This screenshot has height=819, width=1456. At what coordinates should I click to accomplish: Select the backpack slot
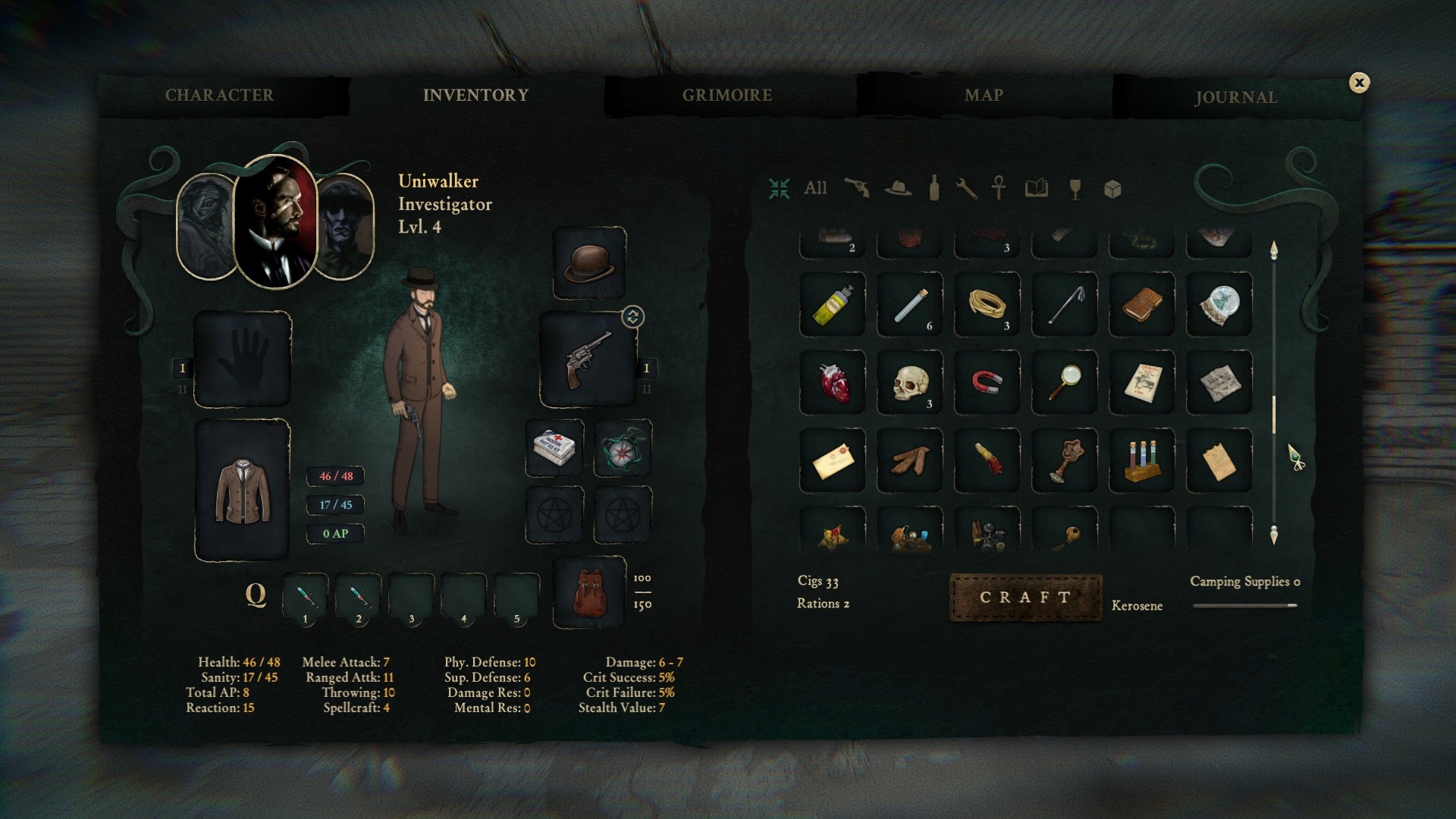coord(589,592)
